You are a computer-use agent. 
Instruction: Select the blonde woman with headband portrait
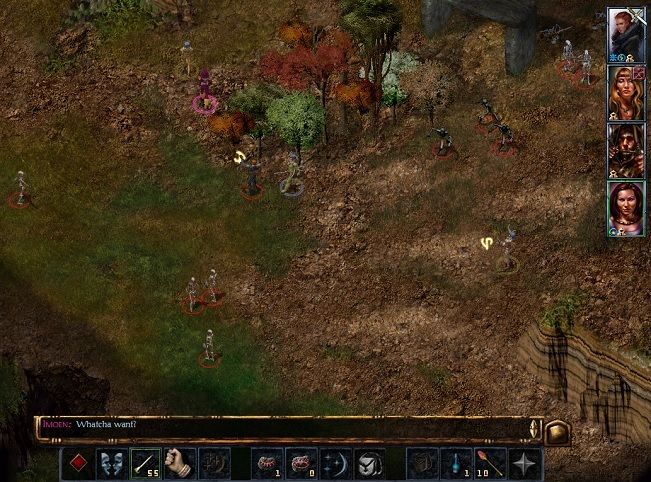pyautogui.click(x=625, y=91)
